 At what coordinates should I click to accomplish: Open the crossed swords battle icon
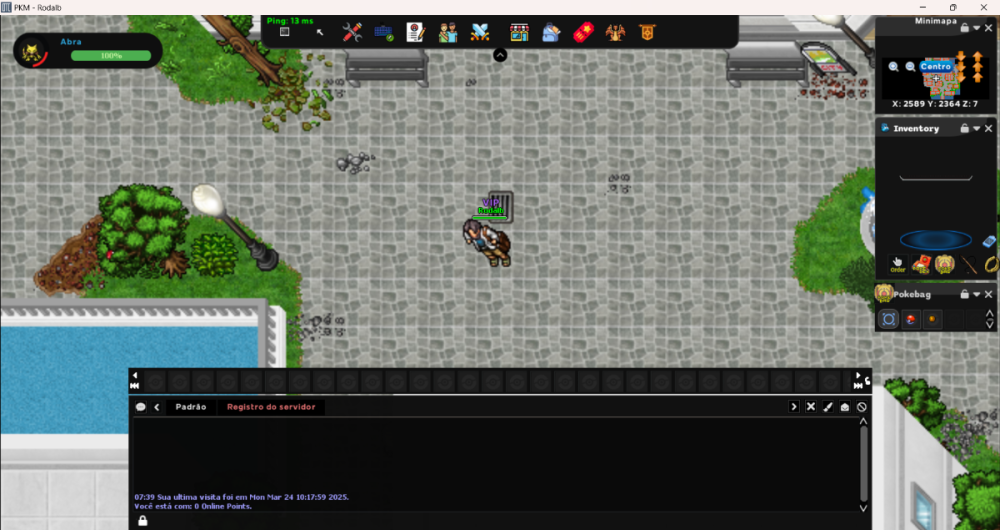coord(480,32)
